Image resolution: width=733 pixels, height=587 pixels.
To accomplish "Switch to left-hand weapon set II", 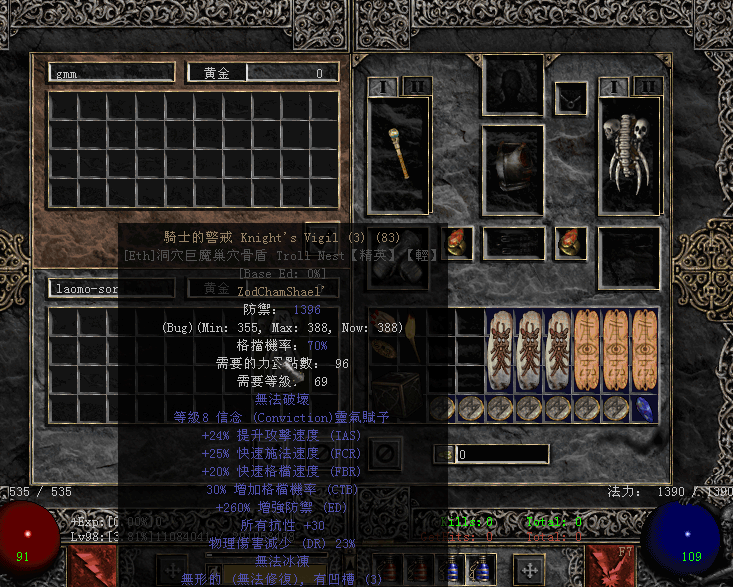I will pos(417,87).
